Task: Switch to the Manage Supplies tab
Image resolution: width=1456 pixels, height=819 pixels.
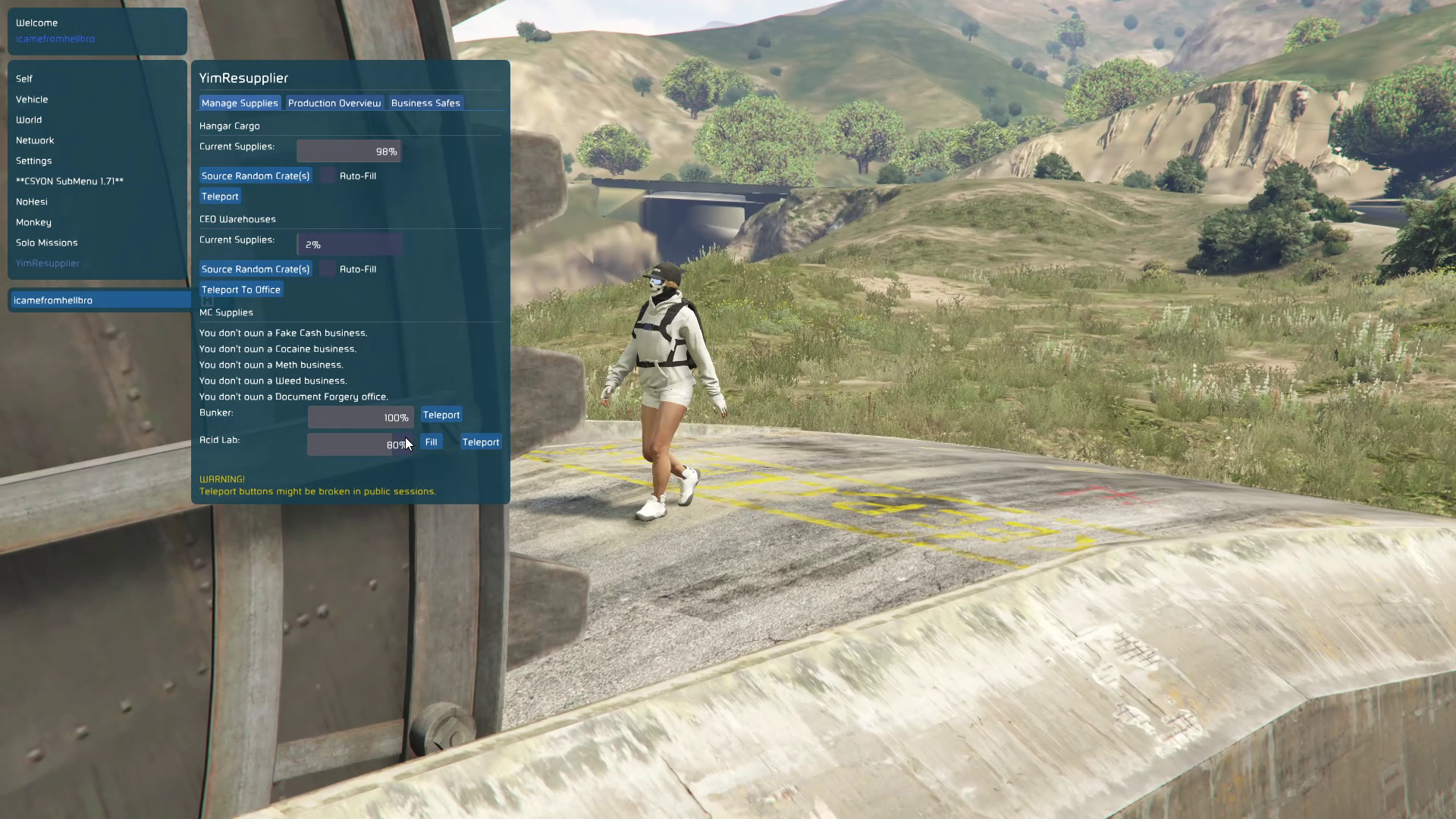Action: point(240,103)
